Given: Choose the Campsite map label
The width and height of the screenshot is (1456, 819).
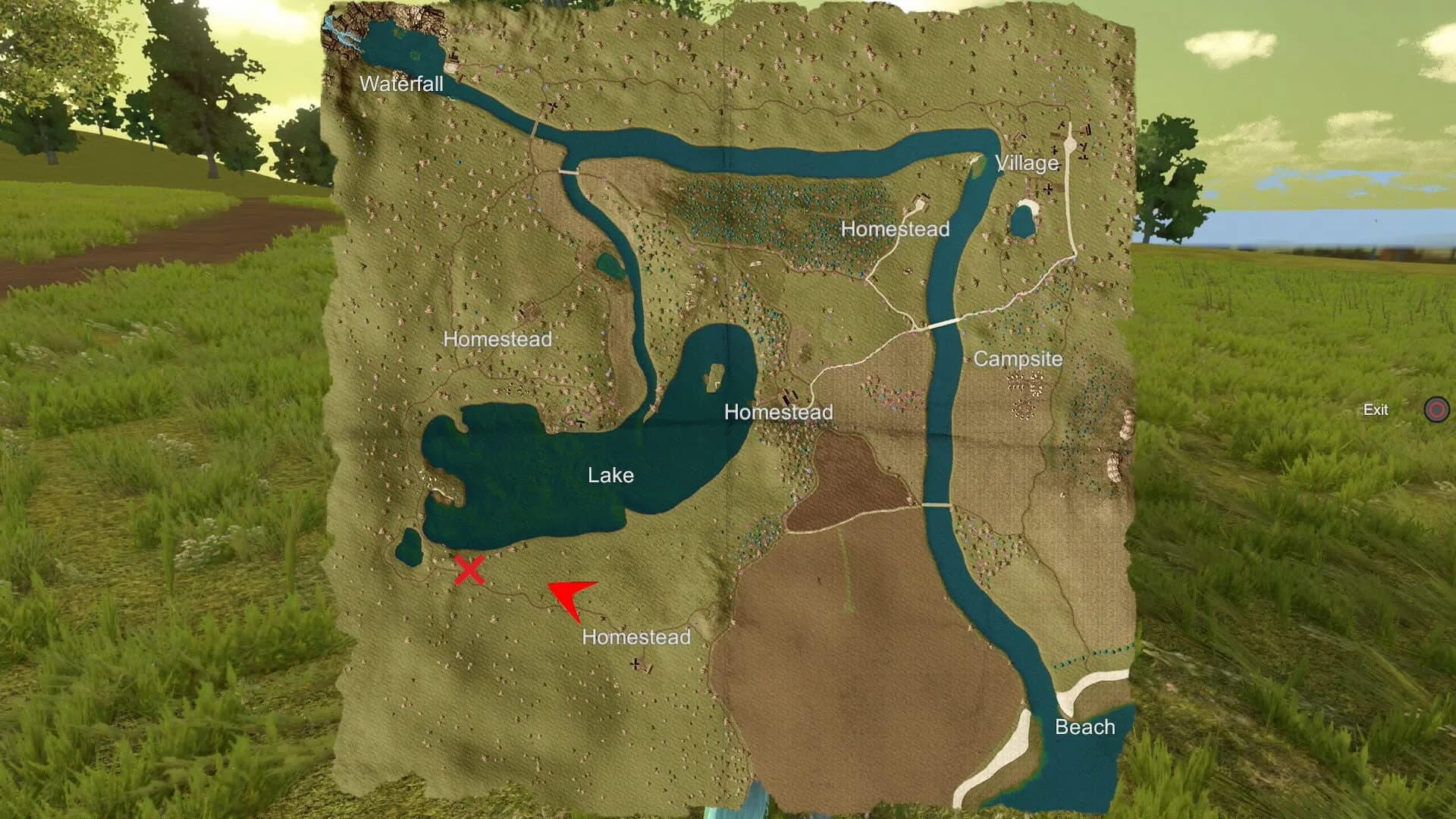Looking at the screenshot, I should pos(1018,359).
